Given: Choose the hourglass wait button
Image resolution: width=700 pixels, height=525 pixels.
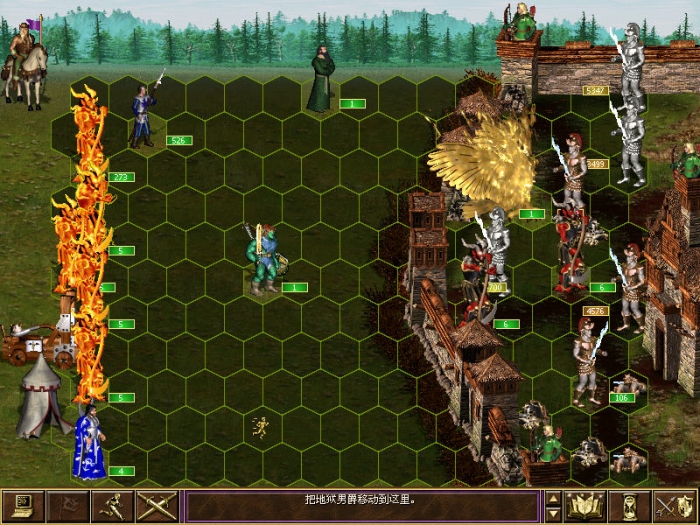Looking at the screenshot, I should [629, 506].
